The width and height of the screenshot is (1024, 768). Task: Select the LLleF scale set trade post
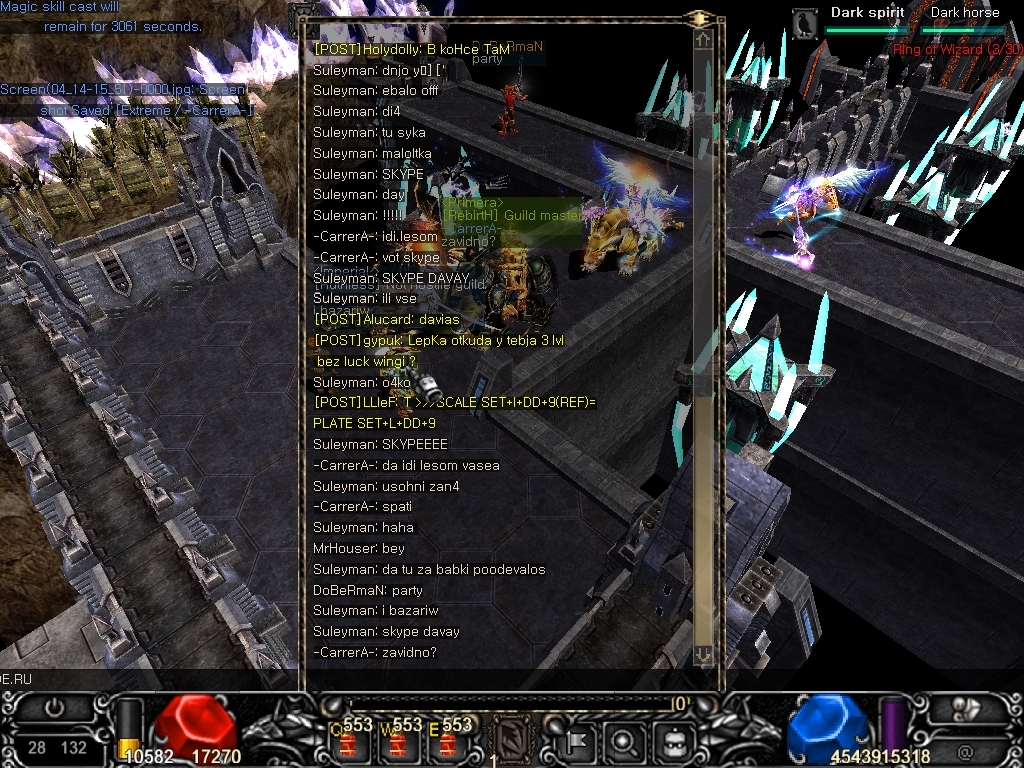click(x=454, y=402)
